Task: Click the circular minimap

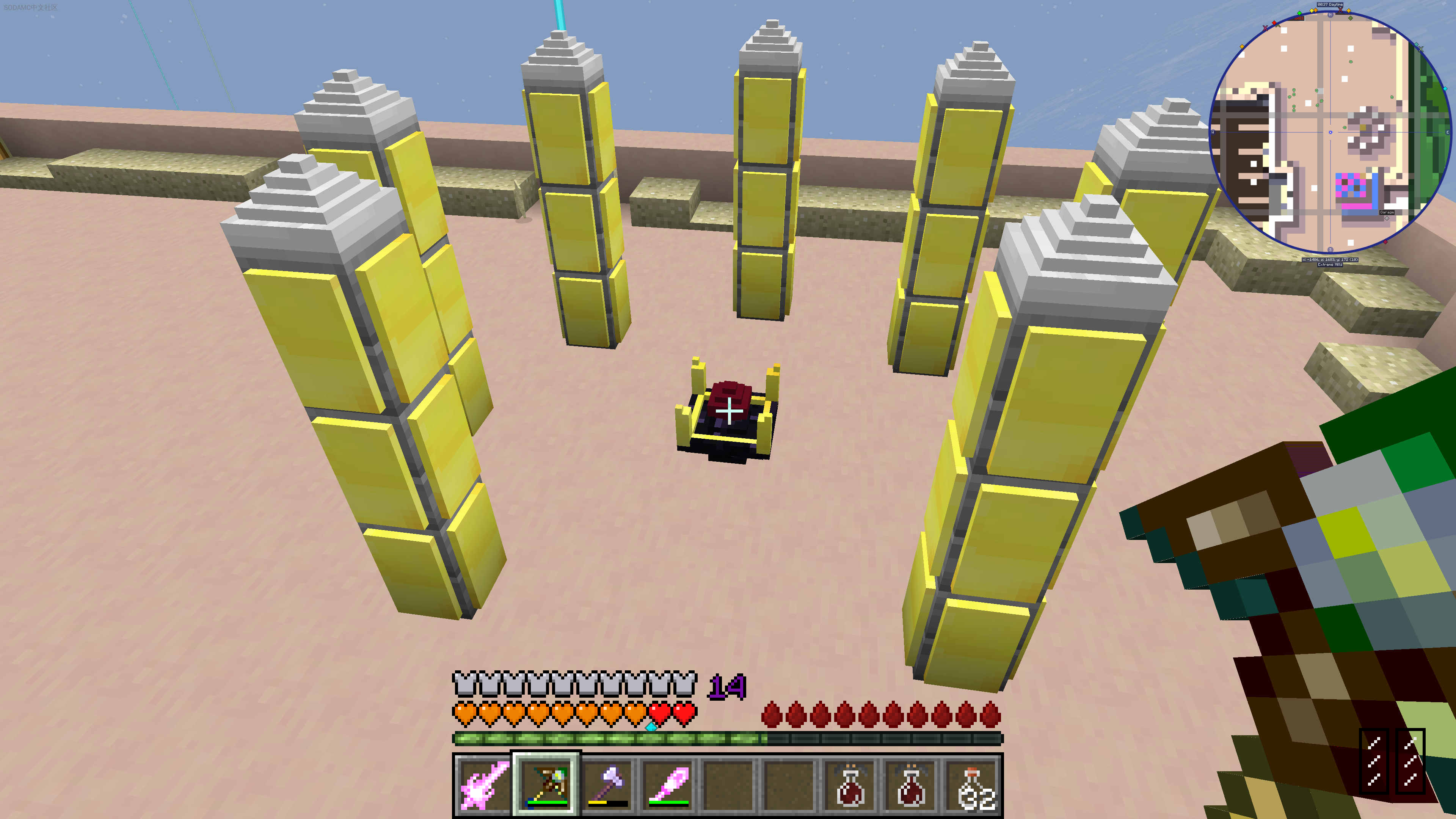Action: point(1329,132)
